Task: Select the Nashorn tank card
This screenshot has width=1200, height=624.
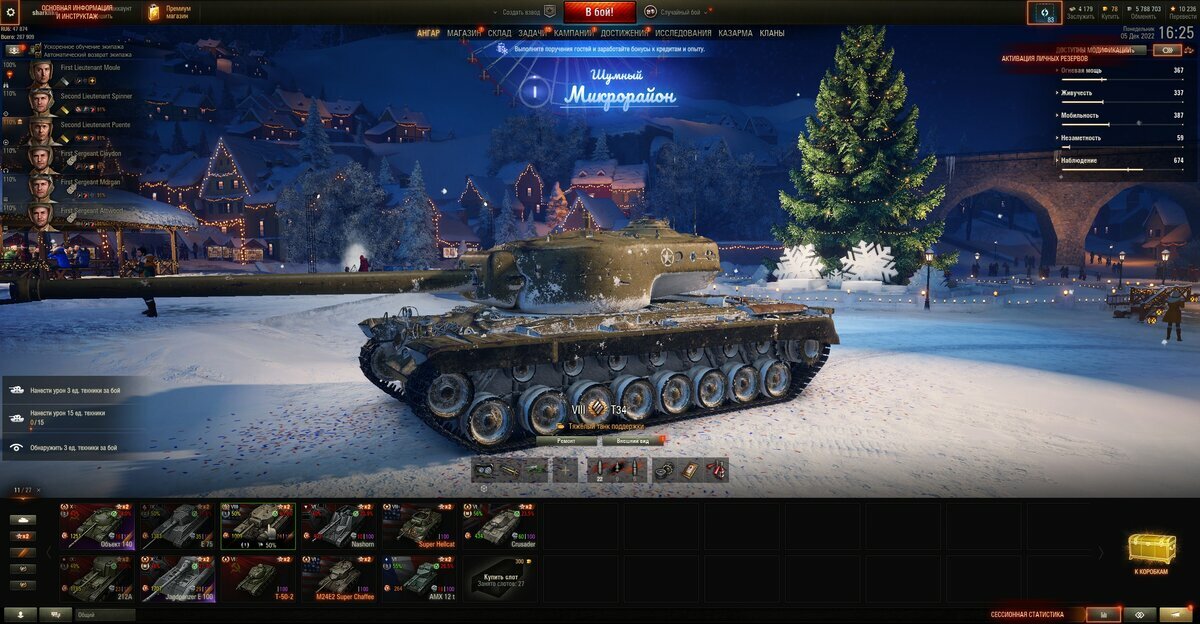Action: point(338,525)
